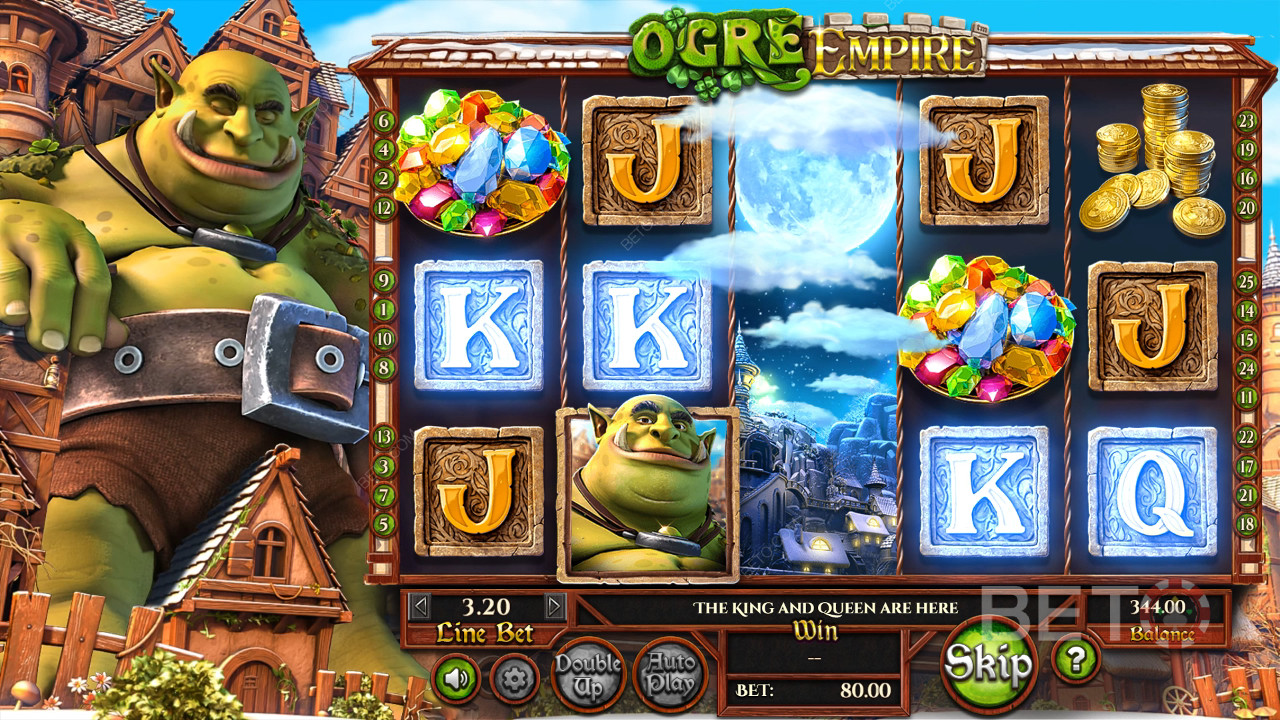Image resolution: width=1280 pixels, height=720 pixels.
Task: Show payline number 13 marker
Action: click(384, 436)
